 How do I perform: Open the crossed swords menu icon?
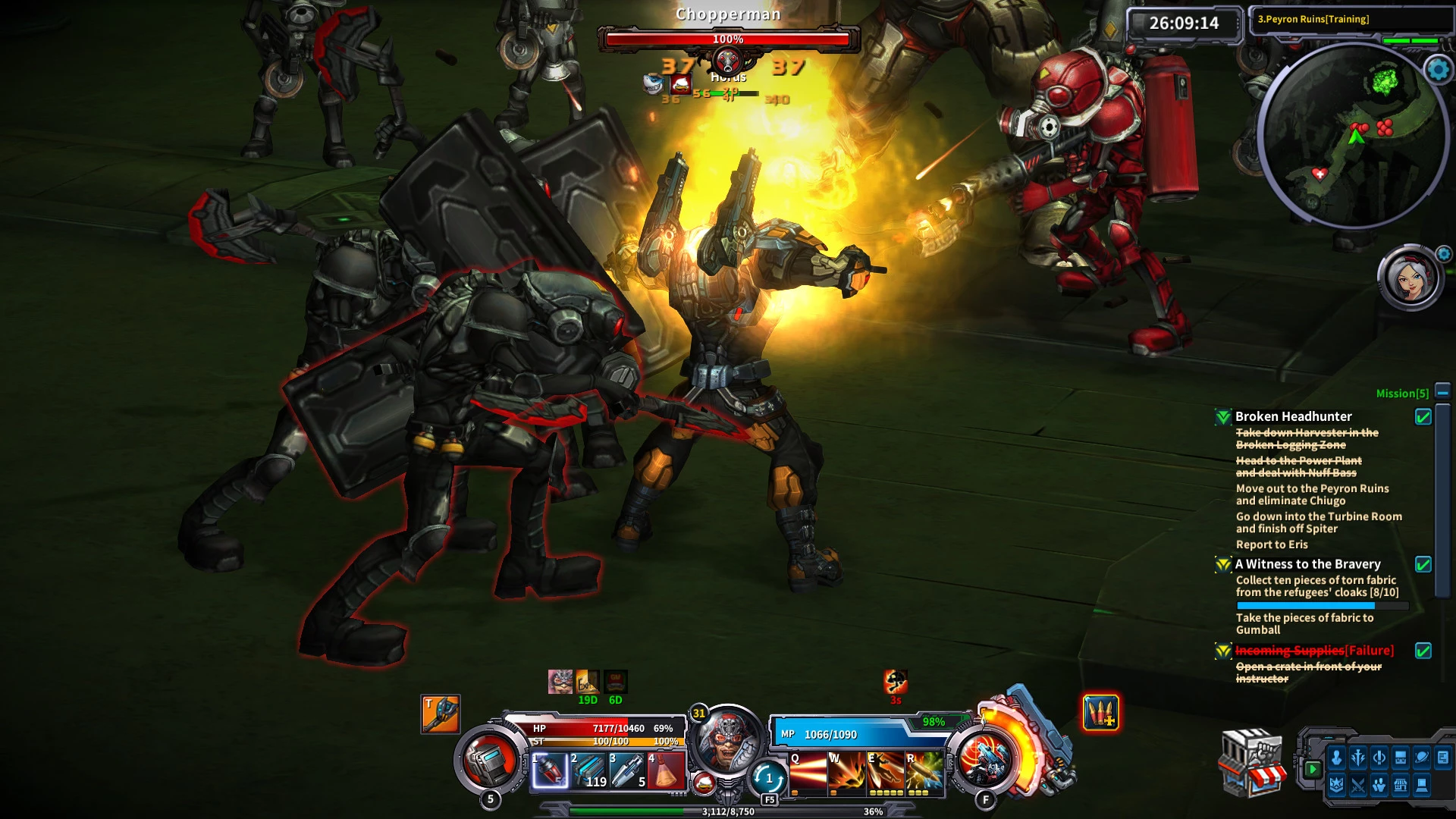coord(1357,786)
